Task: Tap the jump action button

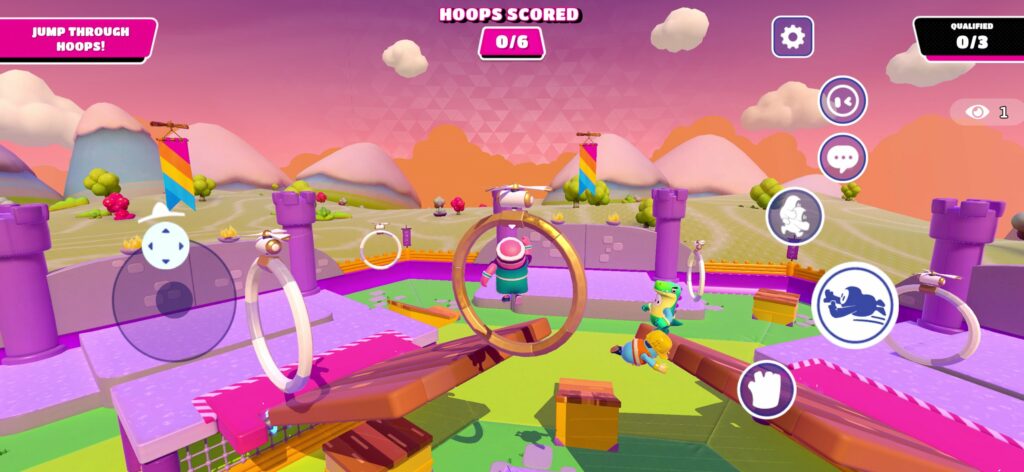Action: coord(795,216)
